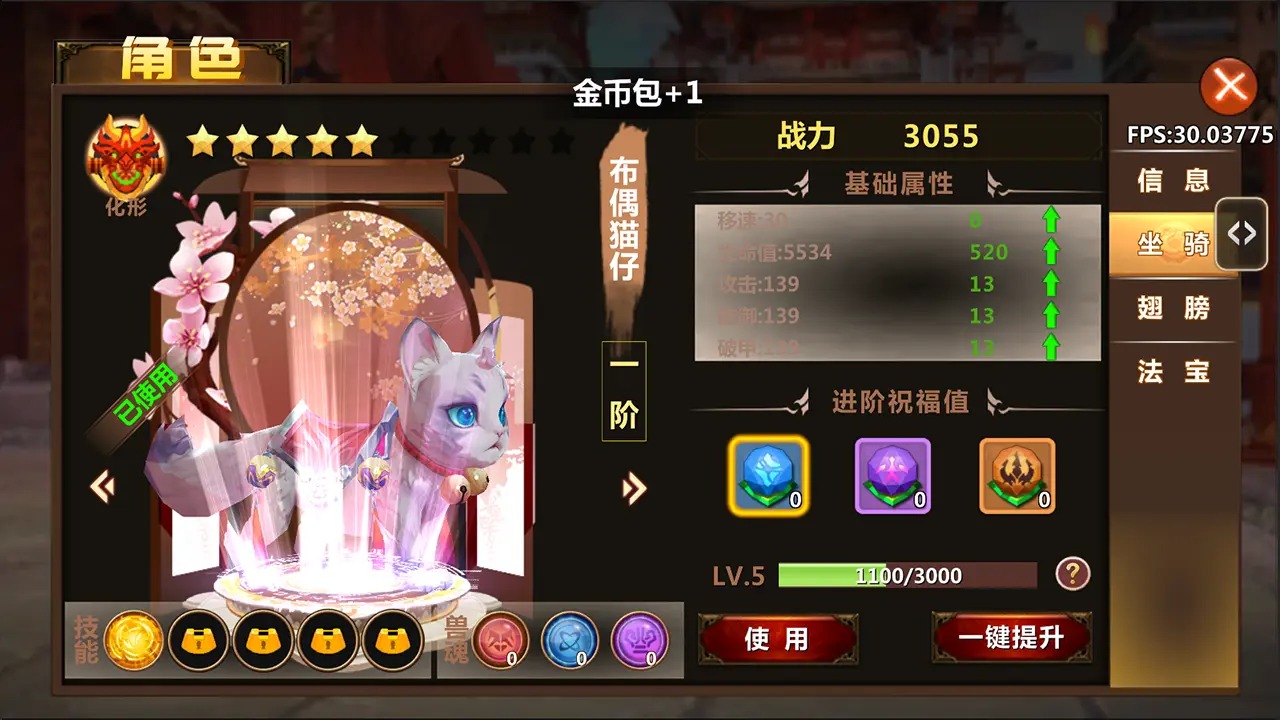Select the purple blessing gem

point(891,477)
